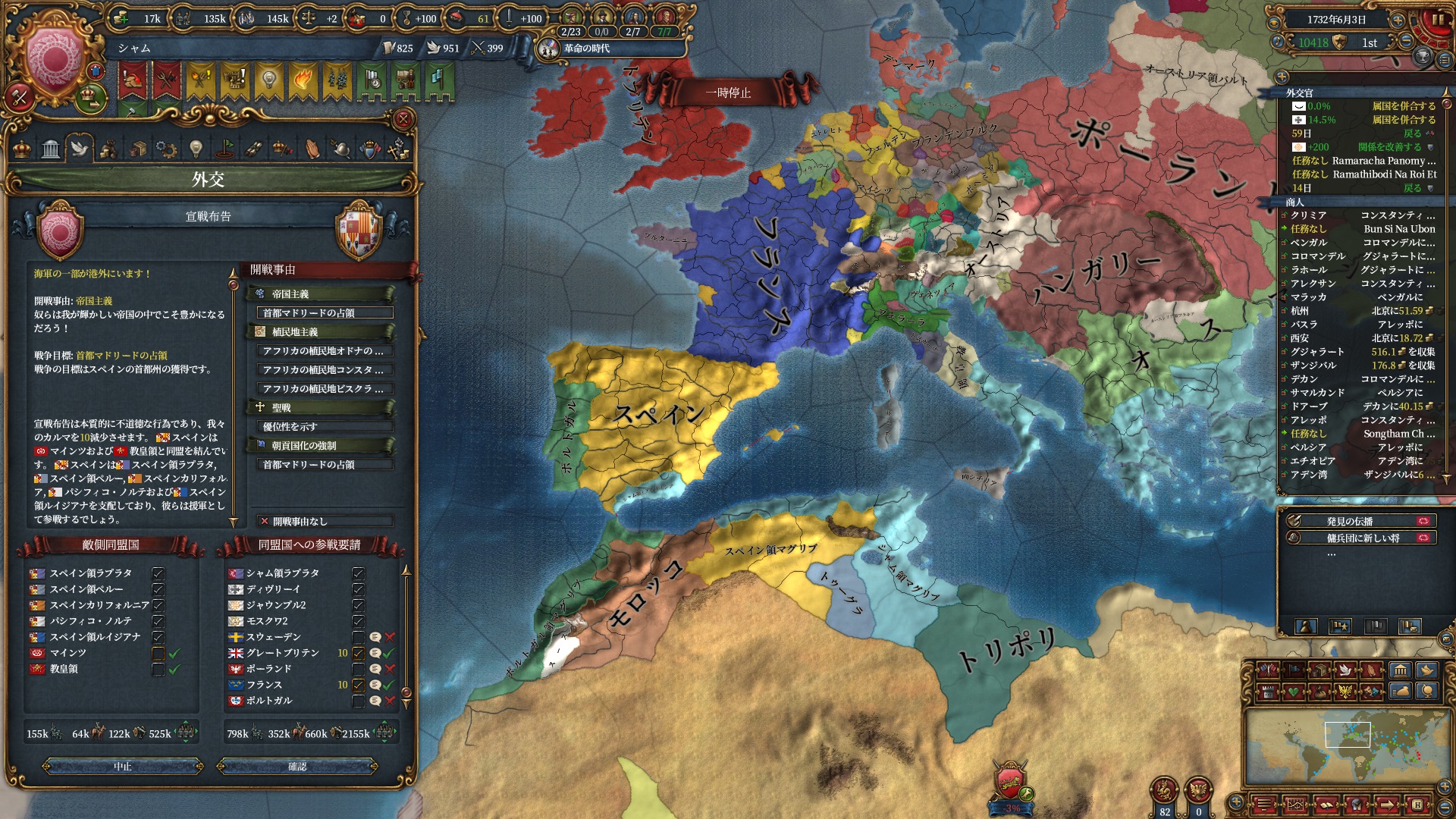Open the 傭兵団に新しい将 alert
This screenshot has height=819, width=1456.
click(1360, 538)
